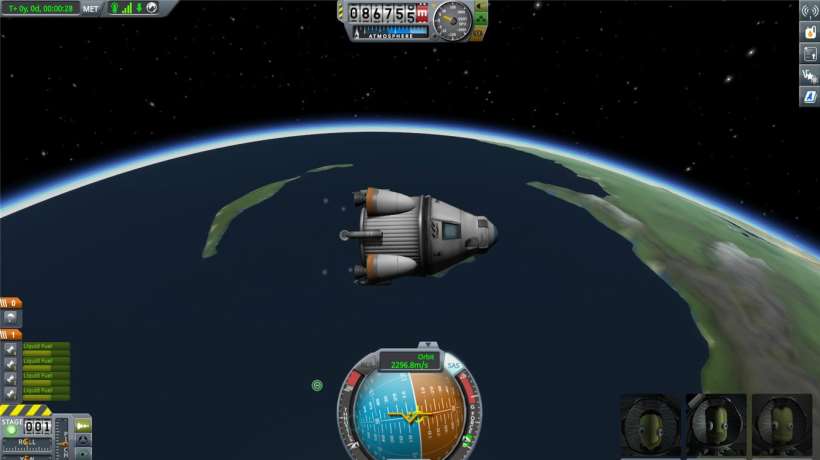Click the MET mission clock toggle
The image size is (820, 460).
(91, 9)
